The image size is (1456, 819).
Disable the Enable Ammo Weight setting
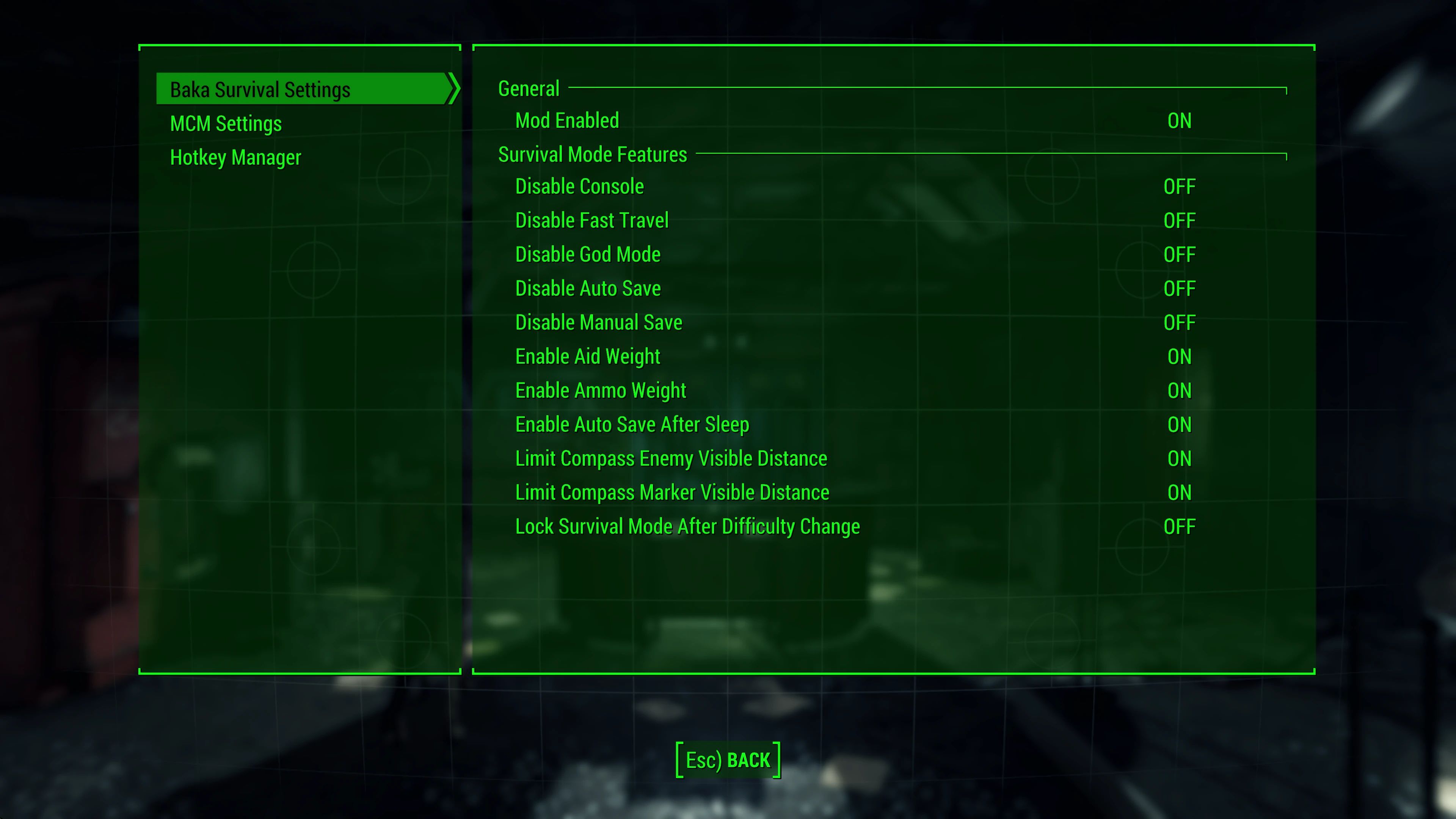[x=1179, y=390]
